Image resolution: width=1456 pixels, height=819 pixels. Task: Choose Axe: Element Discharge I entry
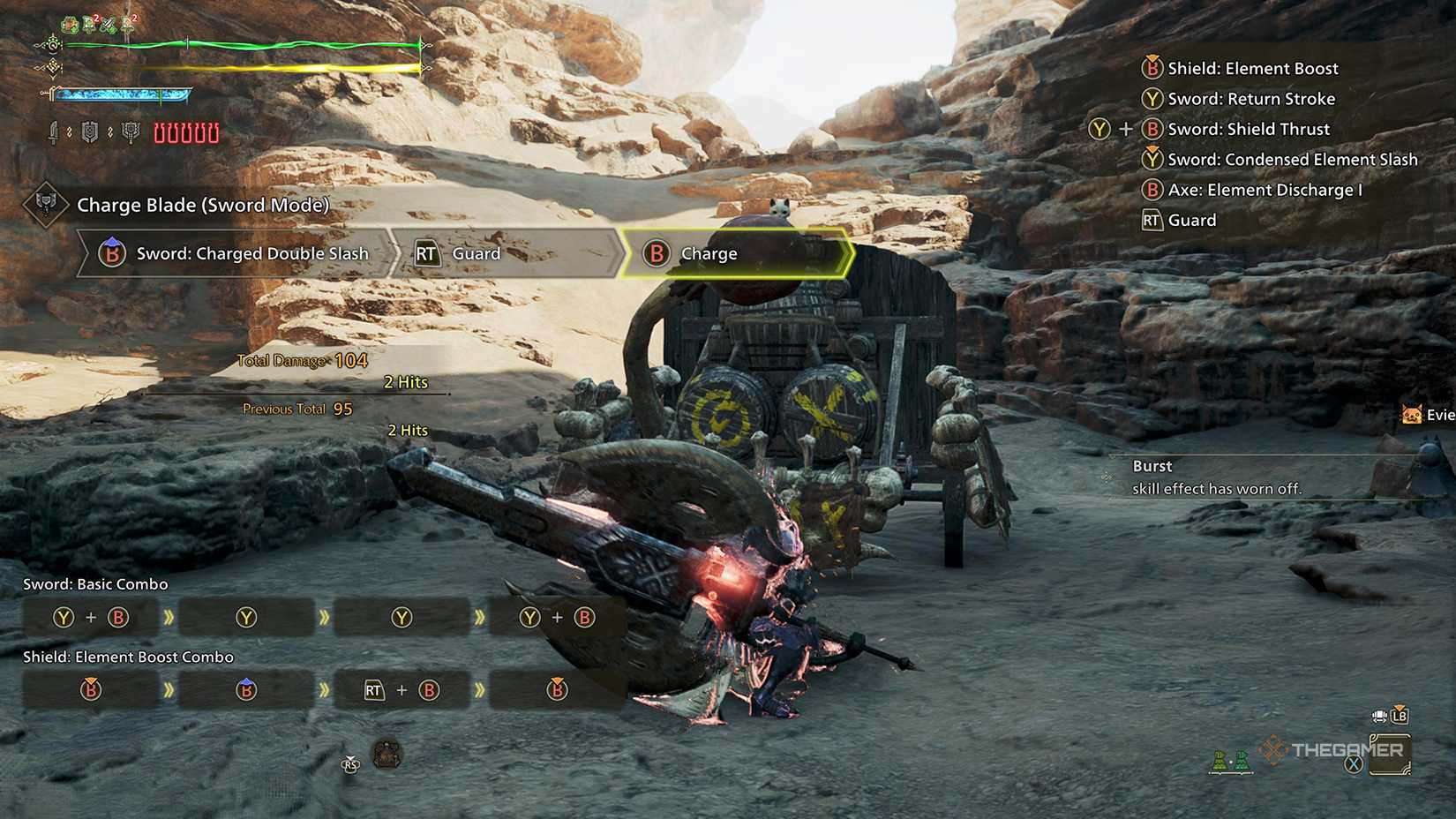click(x=1264, y=190)
